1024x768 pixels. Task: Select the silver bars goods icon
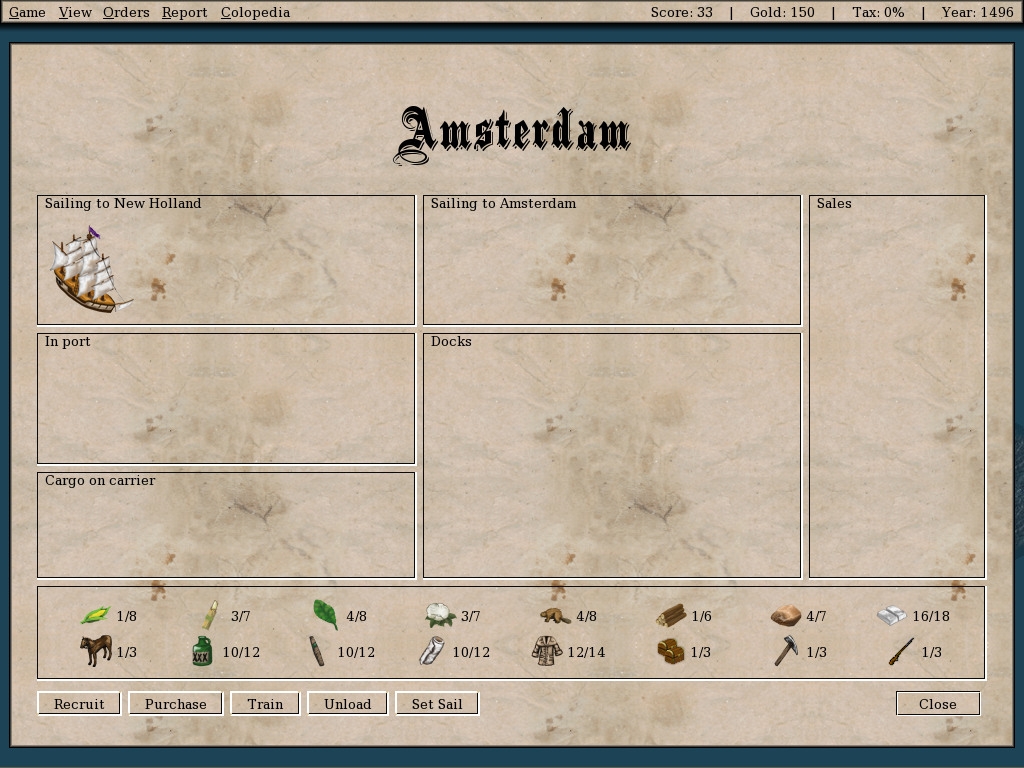[x=891, y=616]
